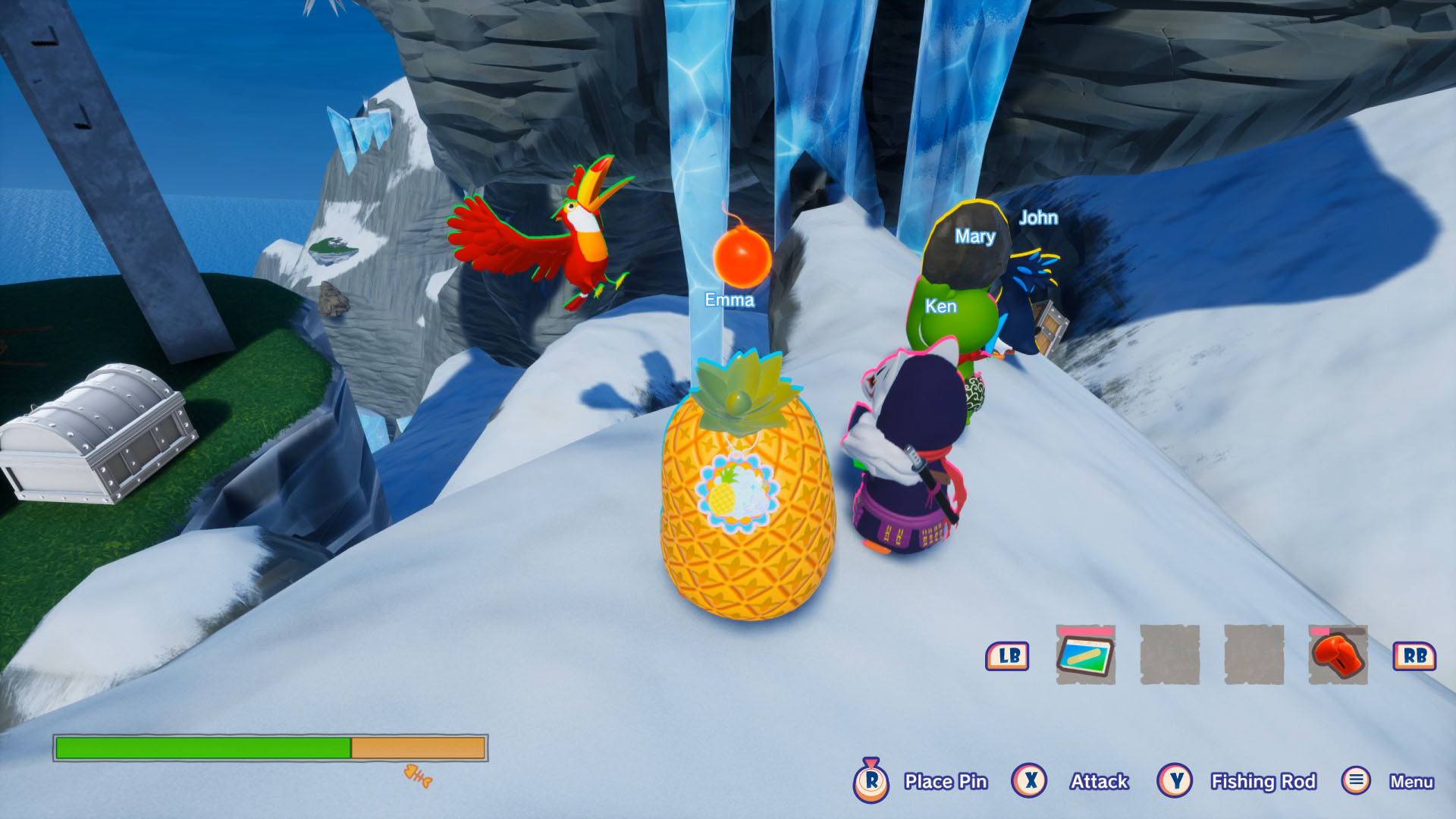Select the map item hotbar slot

pos(1085,655)
